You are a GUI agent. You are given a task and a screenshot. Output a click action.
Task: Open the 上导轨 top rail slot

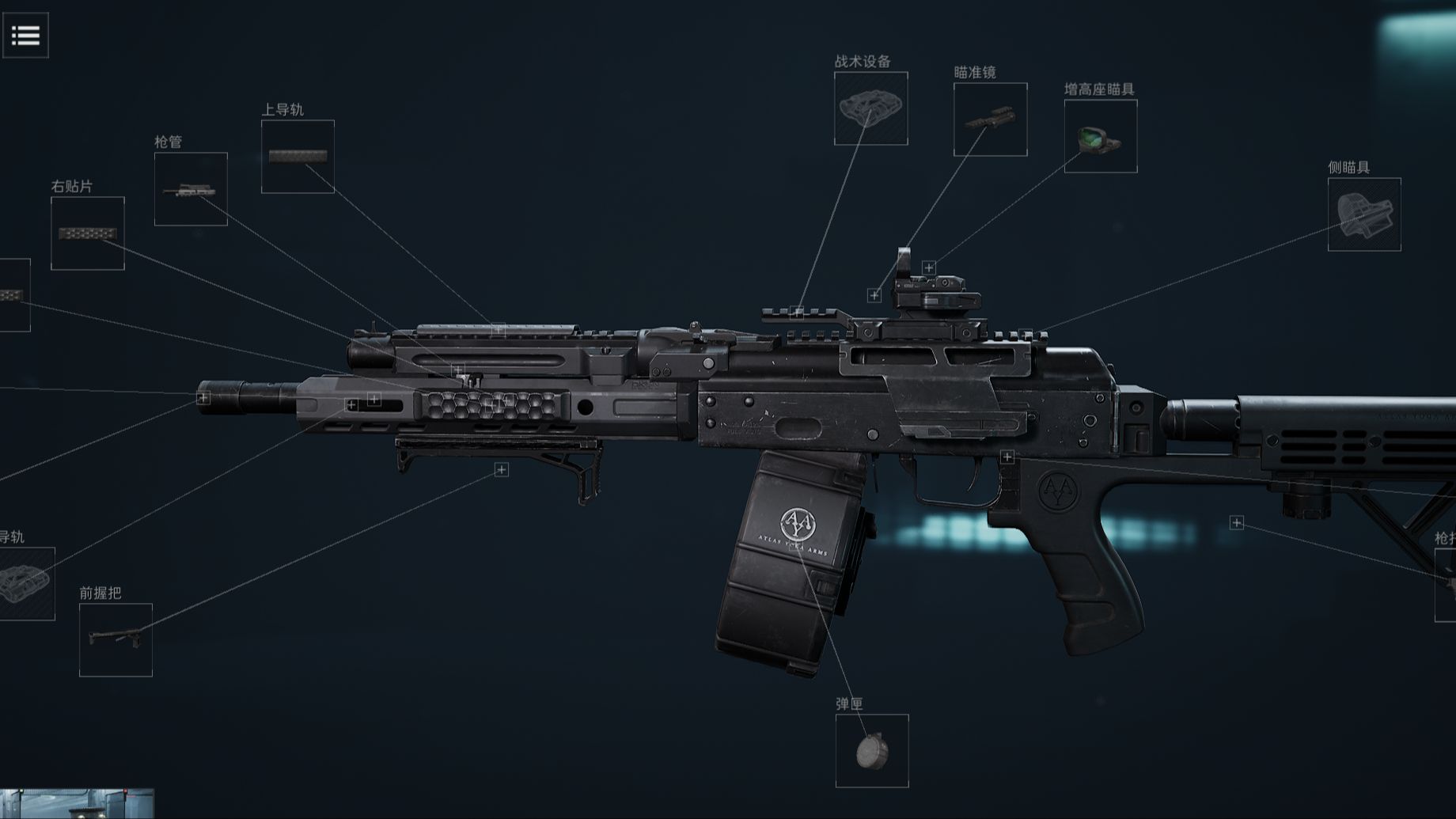[298, 157]
